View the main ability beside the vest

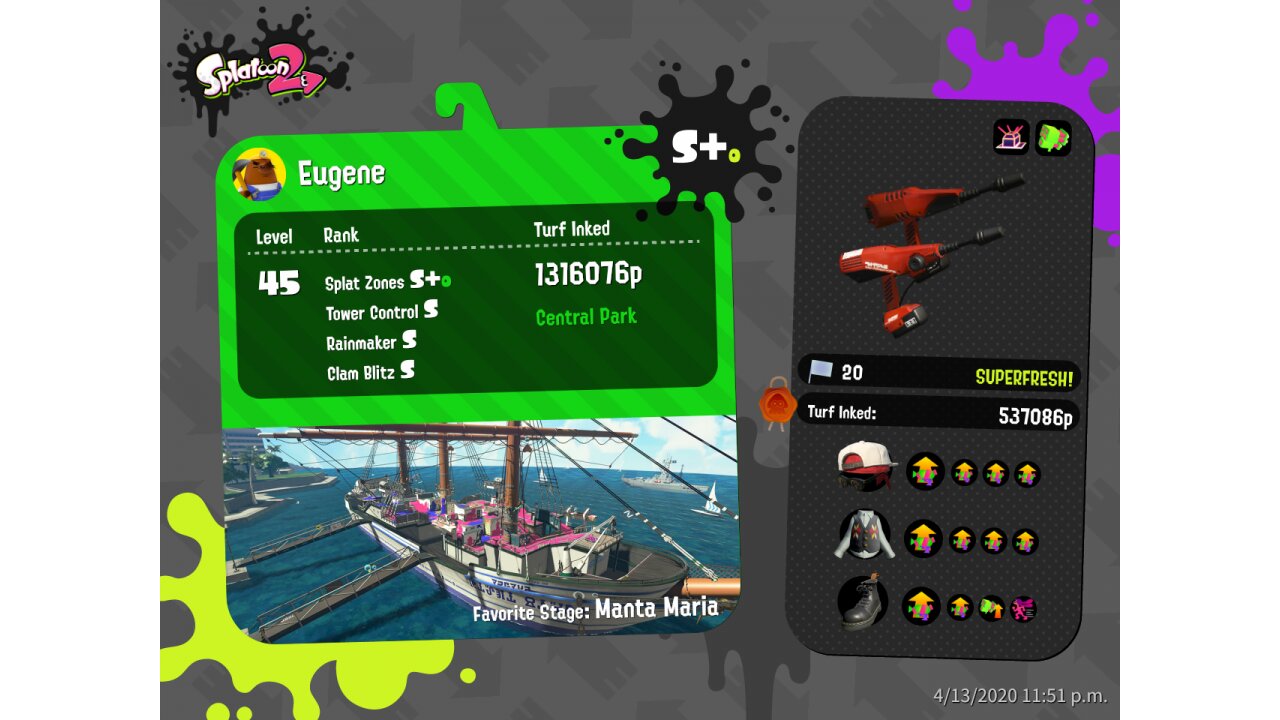[x=923, y=539]
